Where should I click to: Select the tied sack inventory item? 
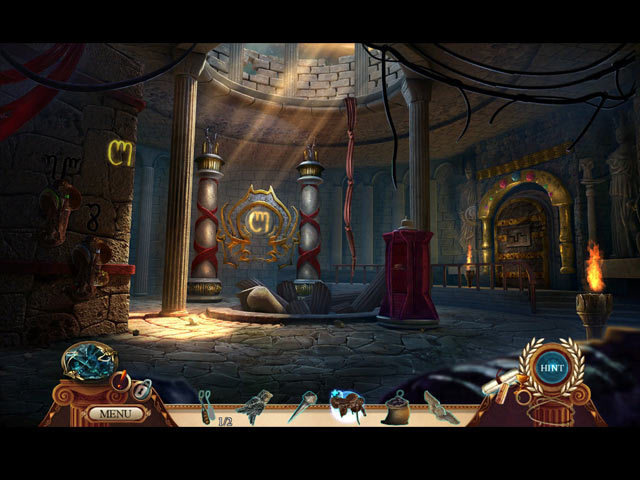(x=396, y=407)
